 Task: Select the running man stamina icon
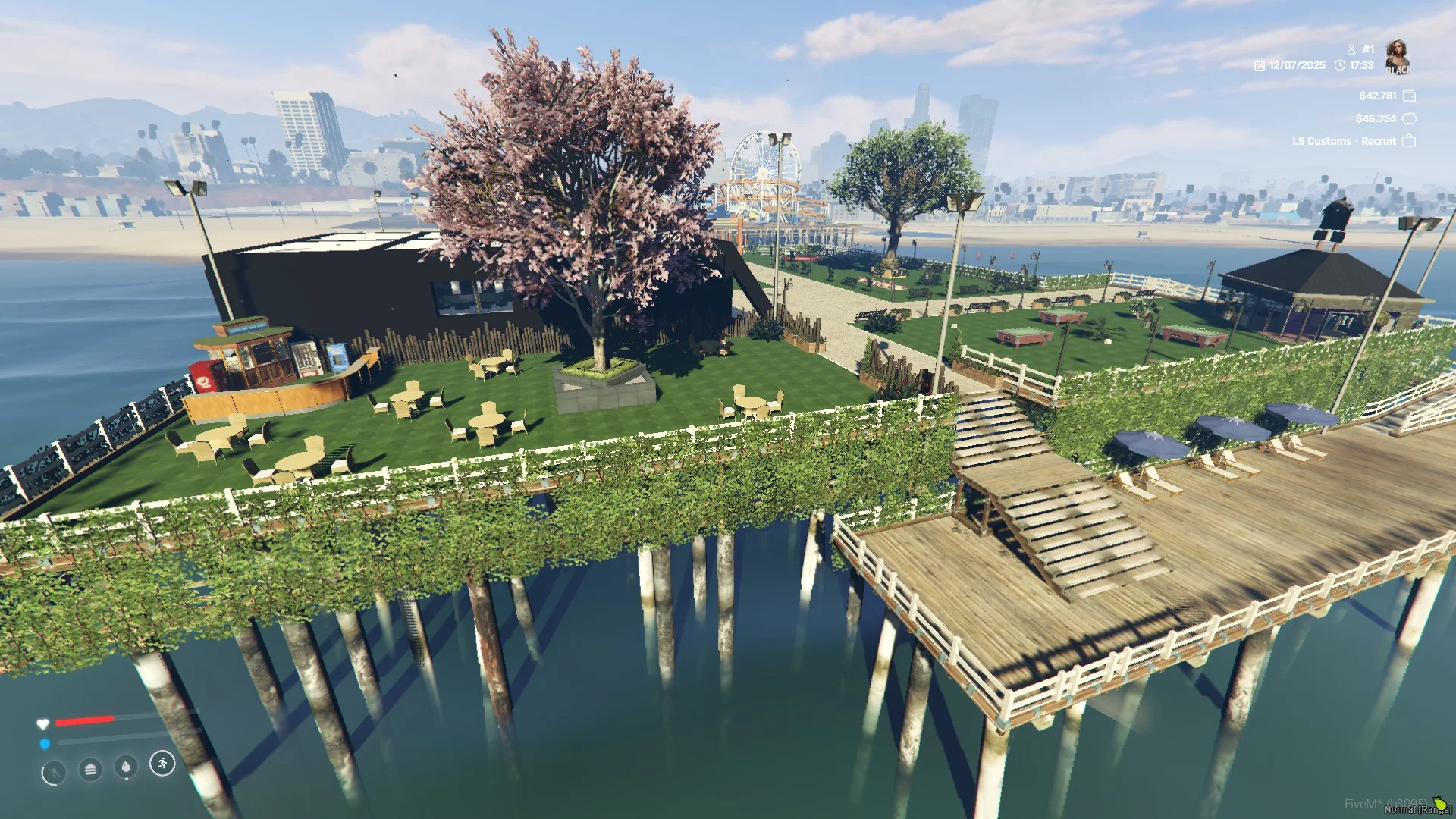[162, 763]
